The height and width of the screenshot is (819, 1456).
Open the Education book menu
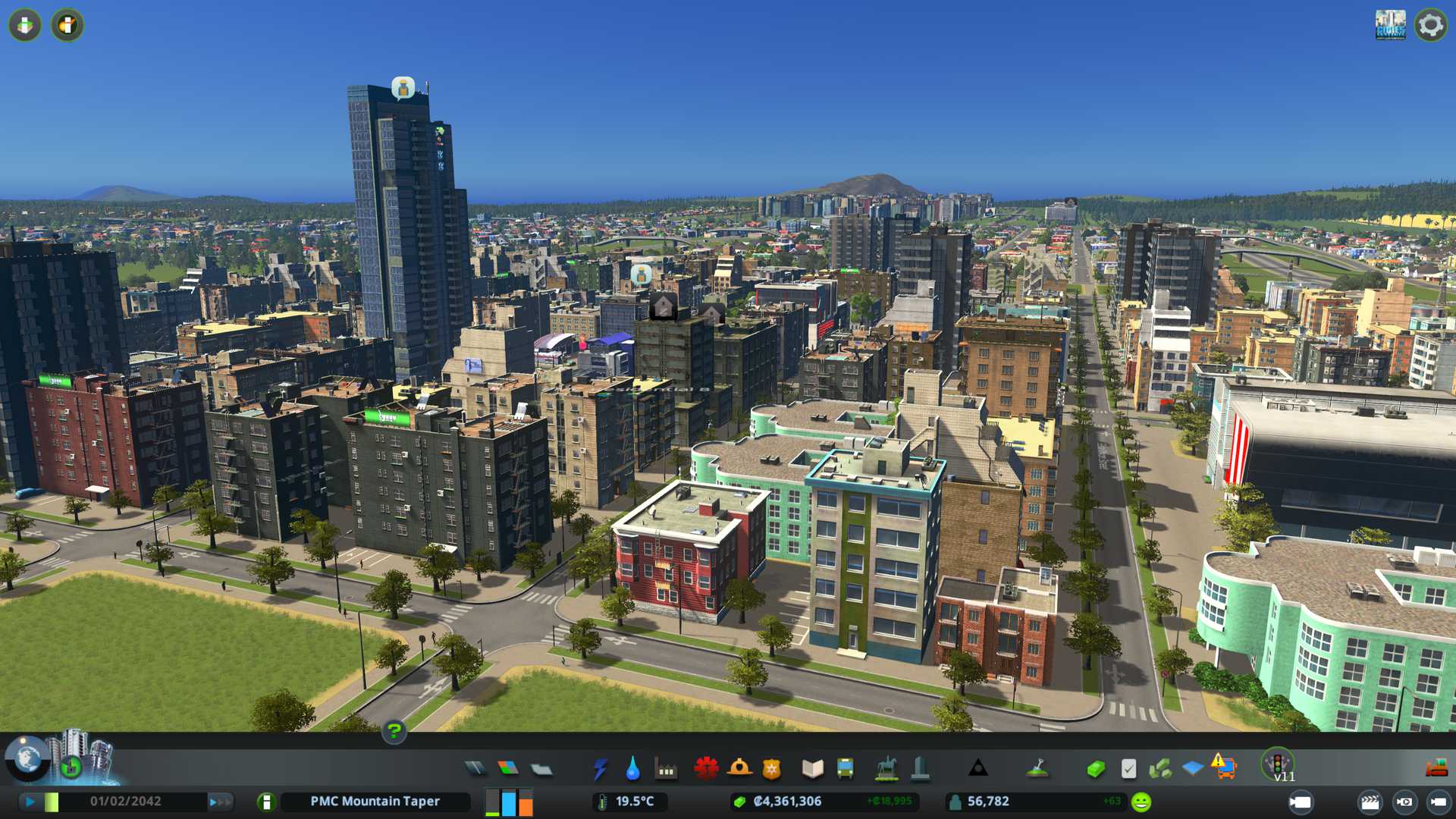[812, 769]
